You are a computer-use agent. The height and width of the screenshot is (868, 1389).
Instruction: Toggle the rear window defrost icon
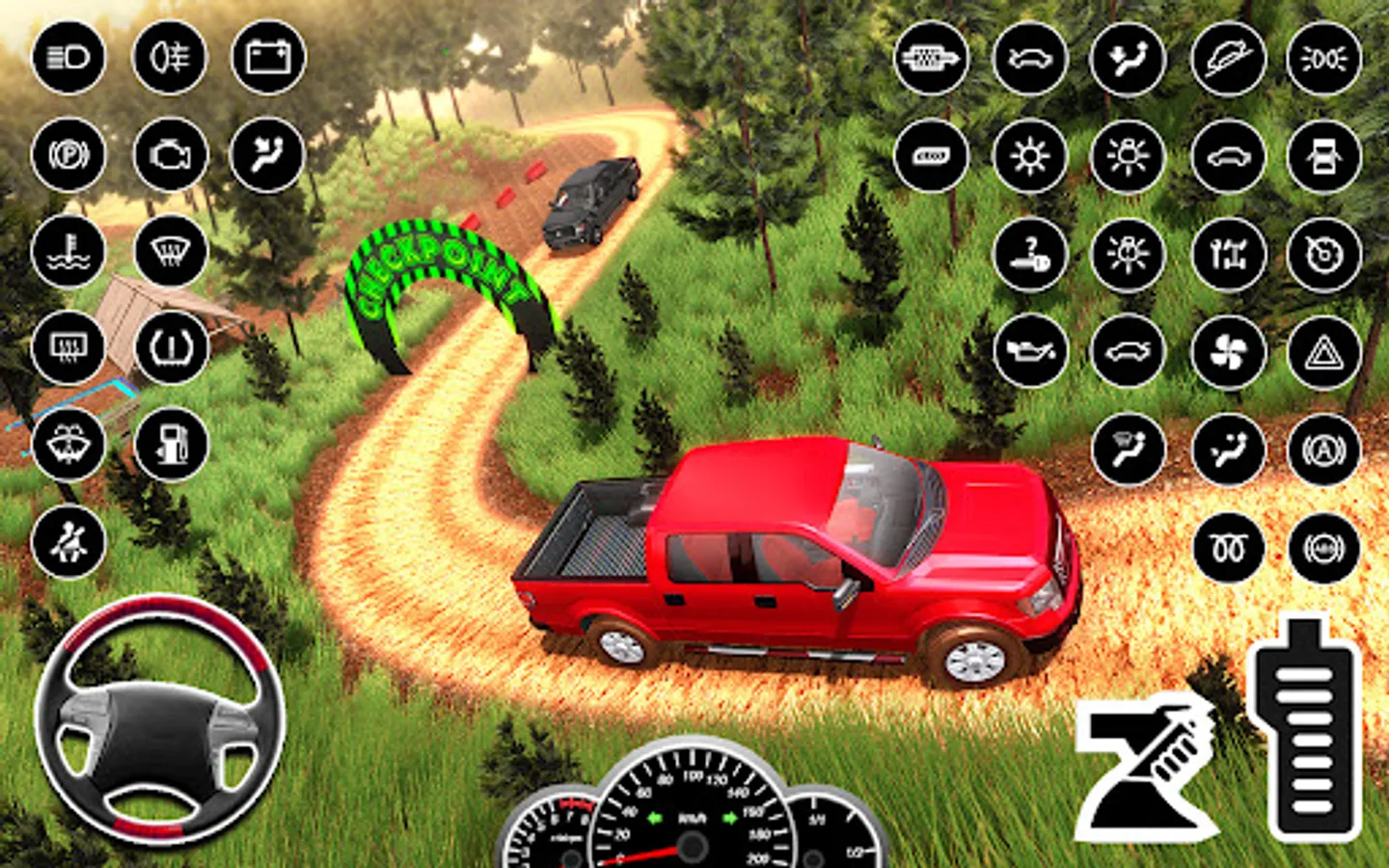click(68, 347)
